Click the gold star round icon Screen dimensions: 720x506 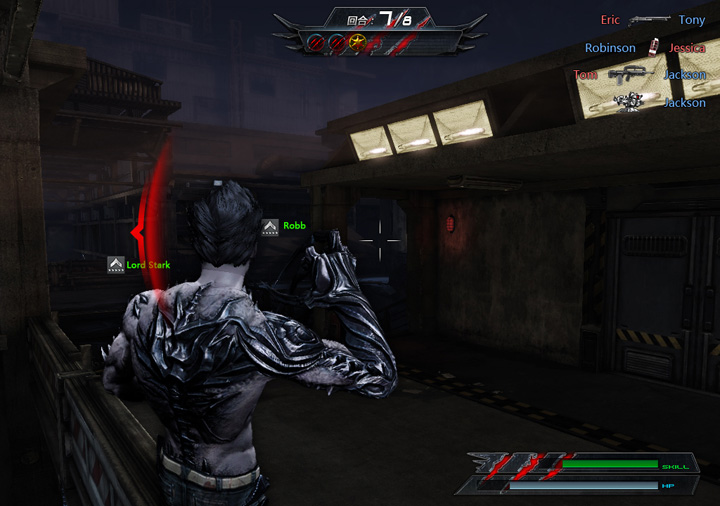pos(357,42)
